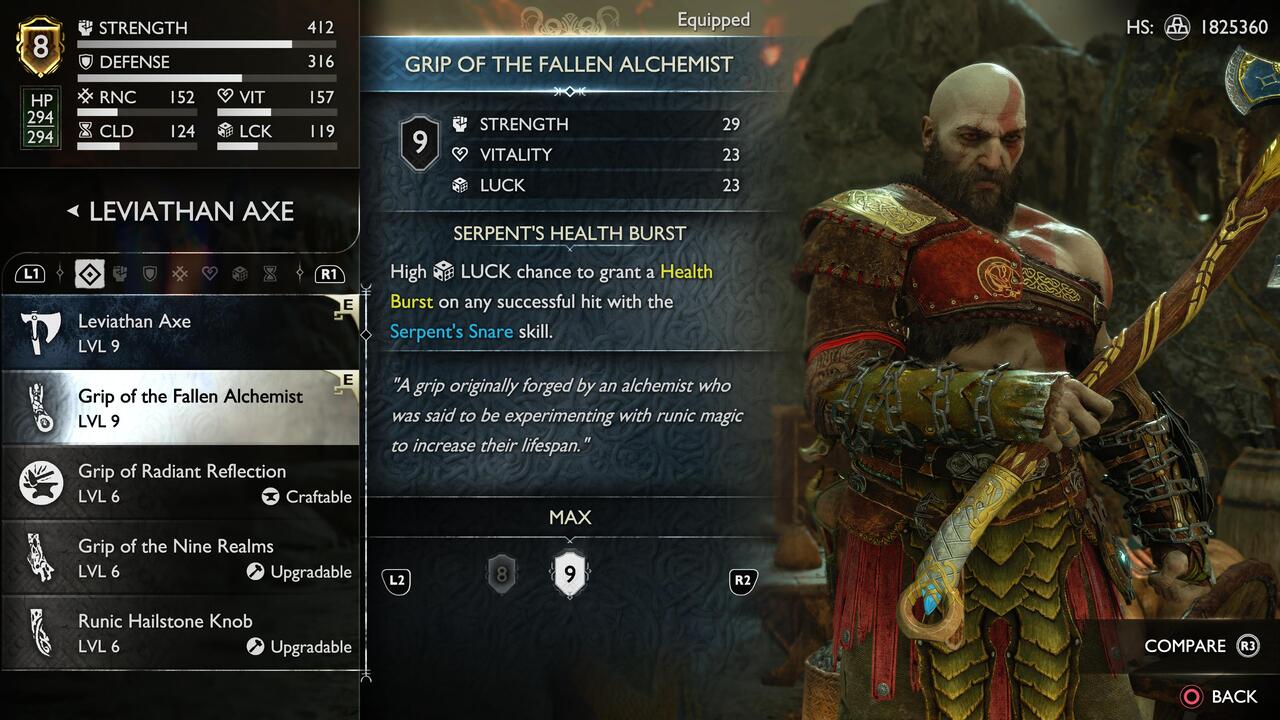Select the level 9 upgrade tier badge
The width and height of the screenshot is (1280, 720).
570,575
